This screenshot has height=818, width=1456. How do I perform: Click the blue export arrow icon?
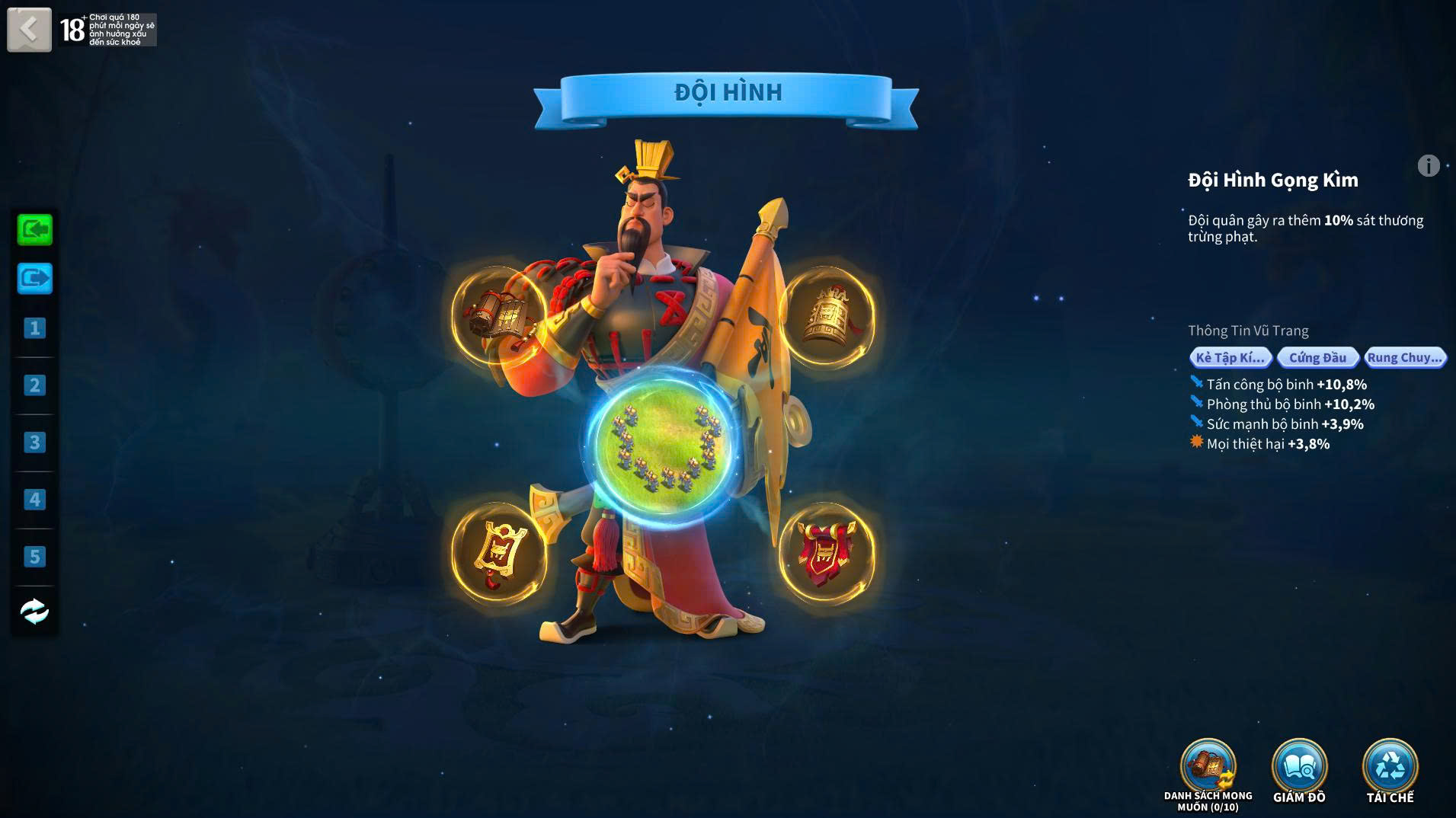click(x=35, y=278)
